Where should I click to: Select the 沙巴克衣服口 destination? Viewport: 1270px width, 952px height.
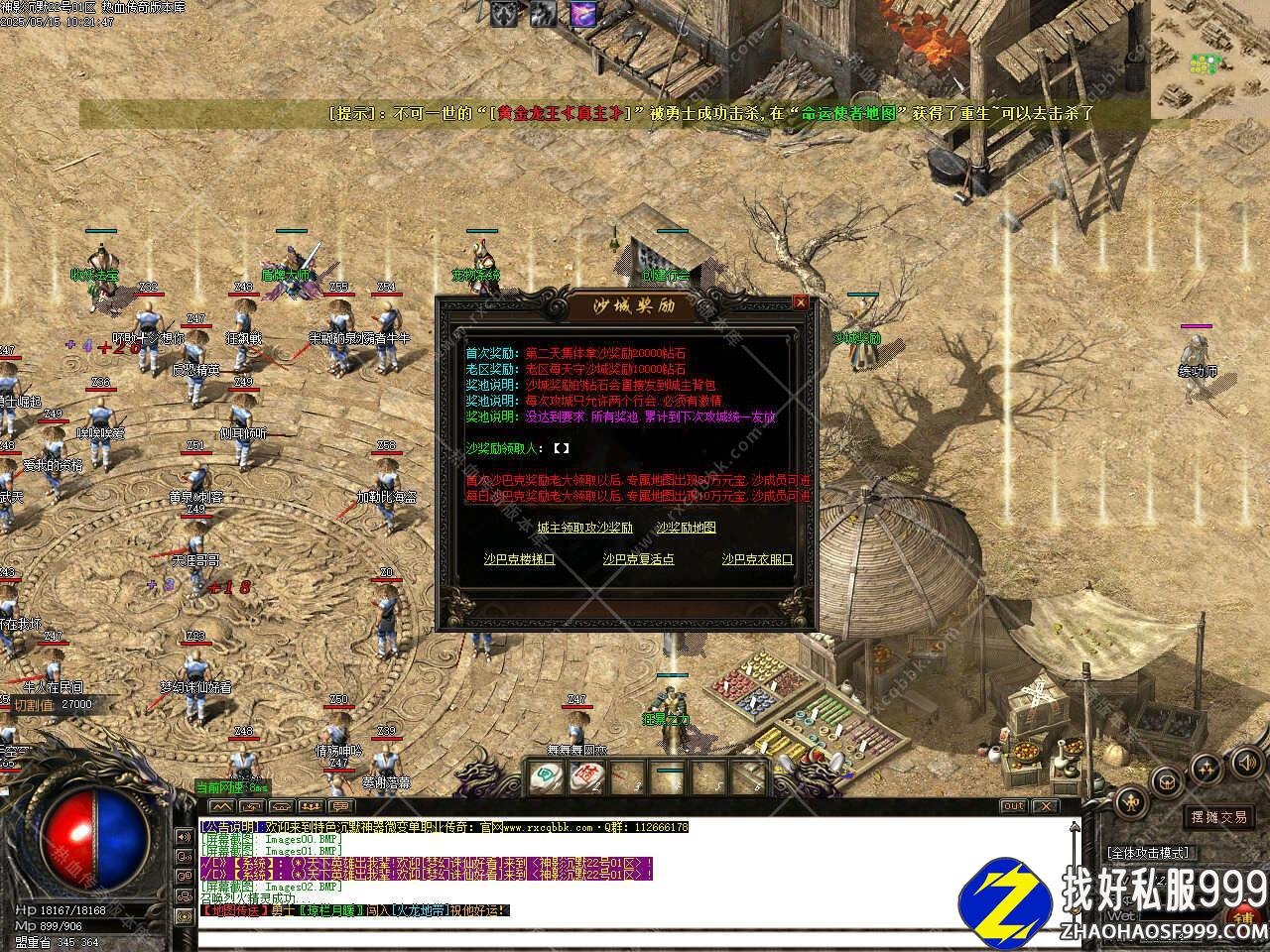[757, 559]
